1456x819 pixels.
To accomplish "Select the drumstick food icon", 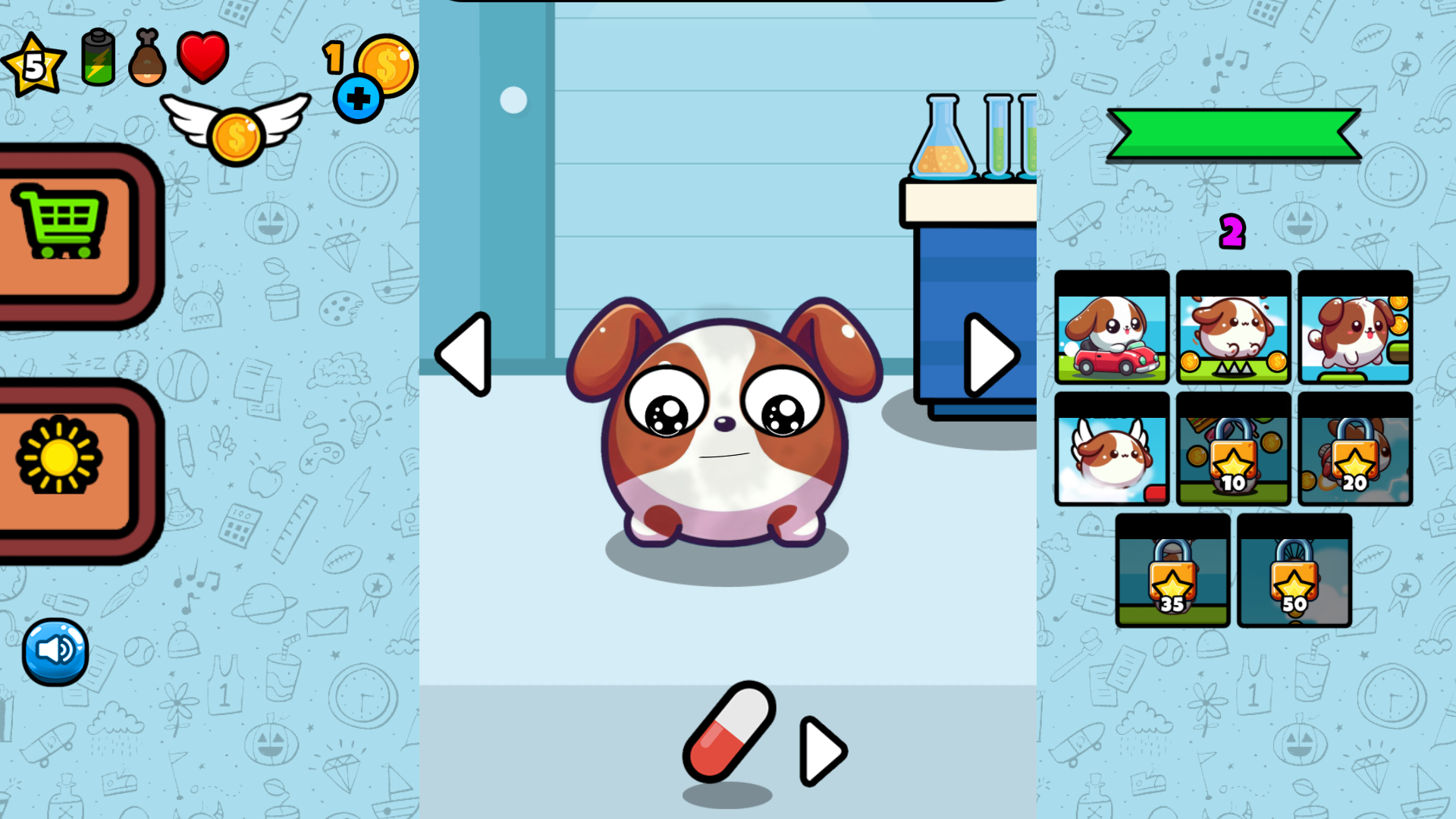I will point(147,57).
